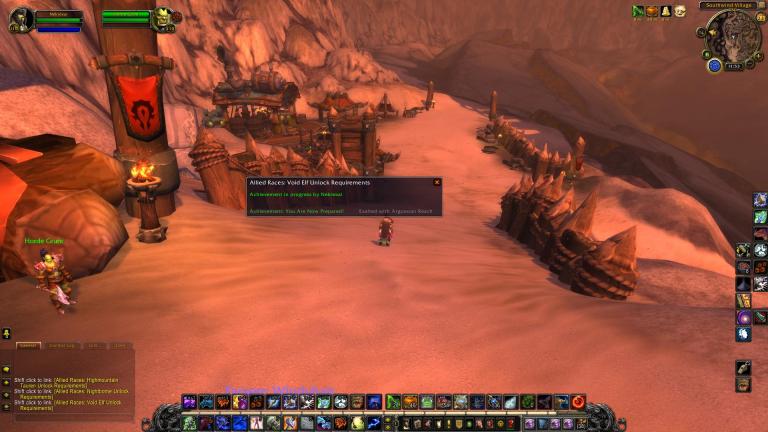Open the General chat tab
Viewport: 768px width, 432px height.
(28, 345)
